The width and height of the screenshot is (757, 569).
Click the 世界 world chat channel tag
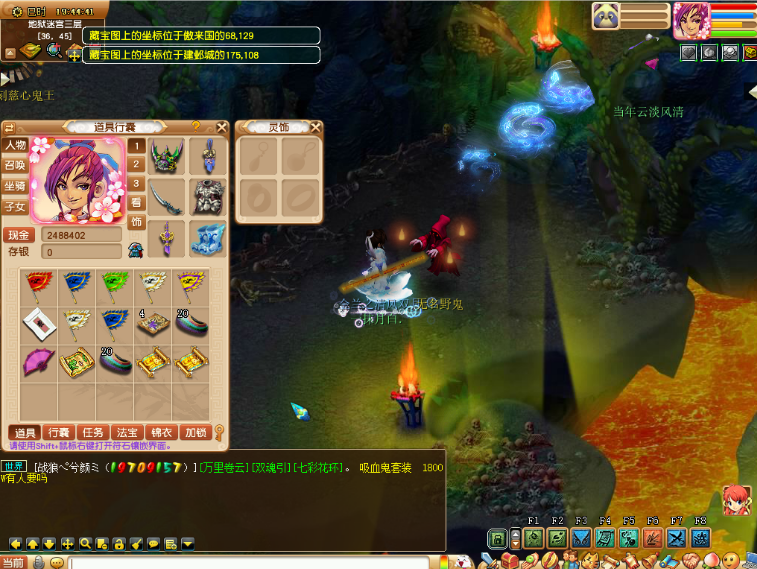coord(14,467)
